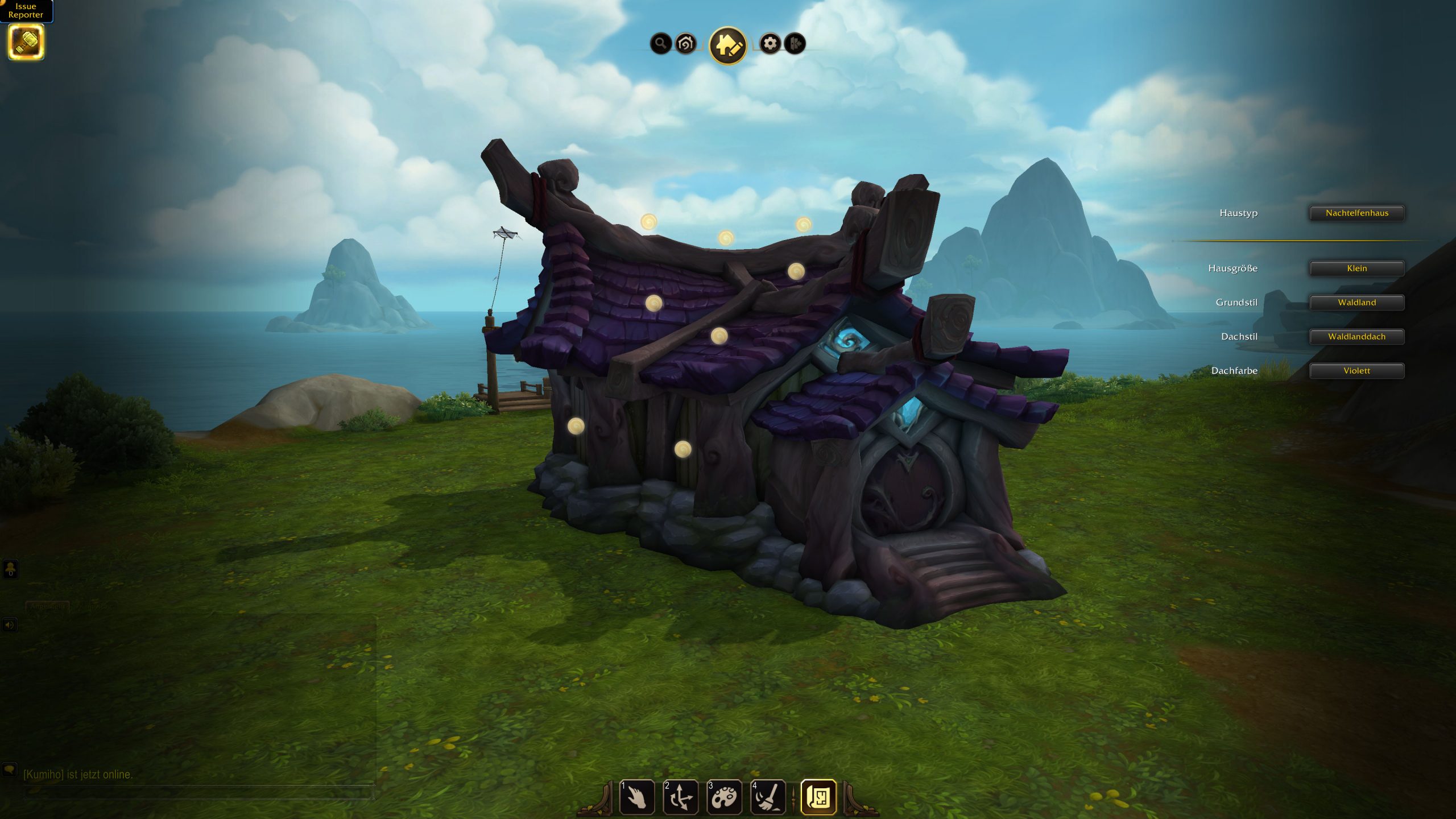Screen dimensions: 1456x819
Task: Open the gear settings button
Action: click(770, 43)
